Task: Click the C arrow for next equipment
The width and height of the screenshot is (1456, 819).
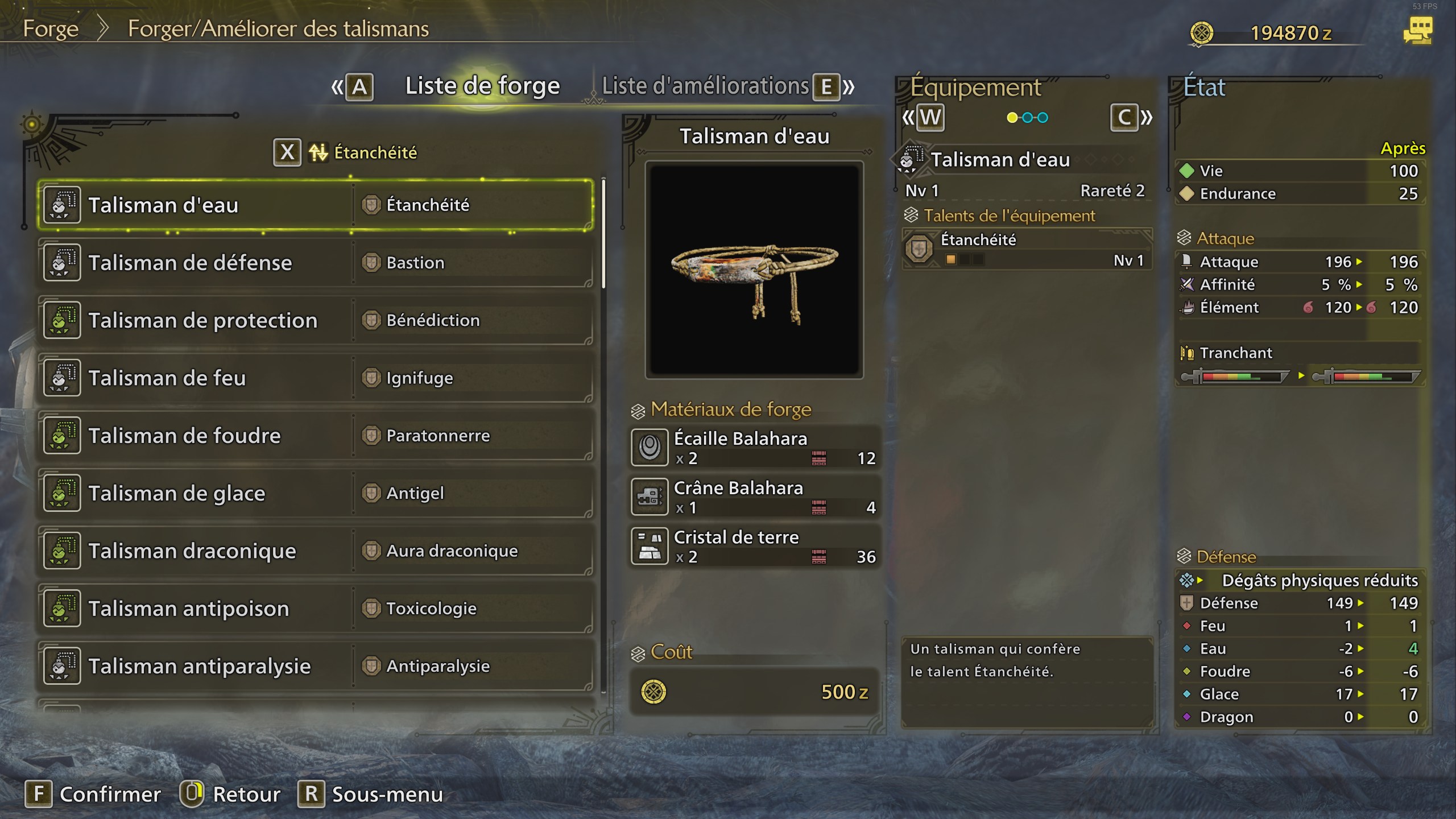Action: point(1124,117)
